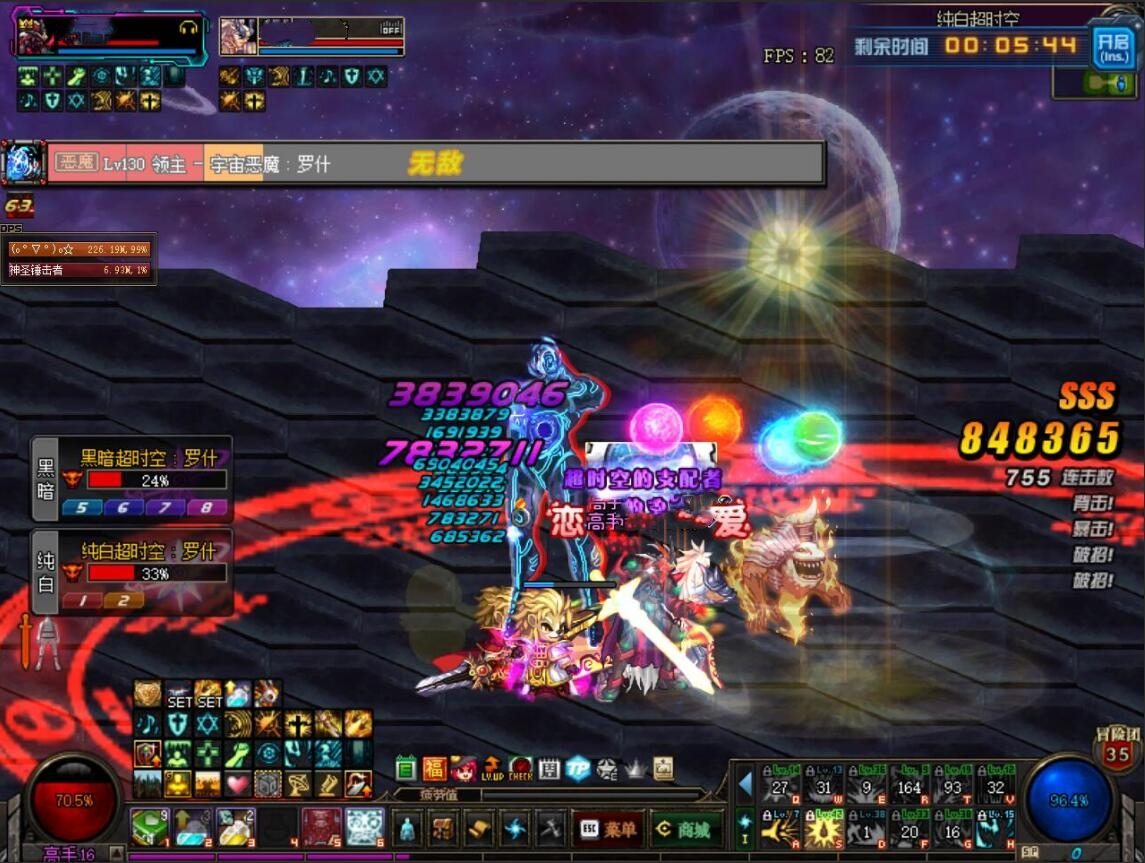Open the red 福 event icon
Screen dimensions: 1145x863
point(435,769)
